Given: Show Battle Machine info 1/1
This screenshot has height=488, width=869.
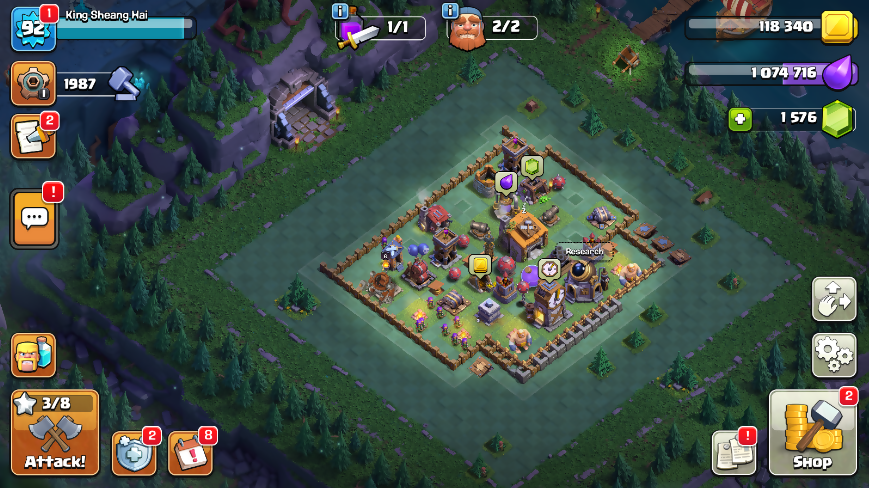Looking at the screenshot, I should [355, 29].
